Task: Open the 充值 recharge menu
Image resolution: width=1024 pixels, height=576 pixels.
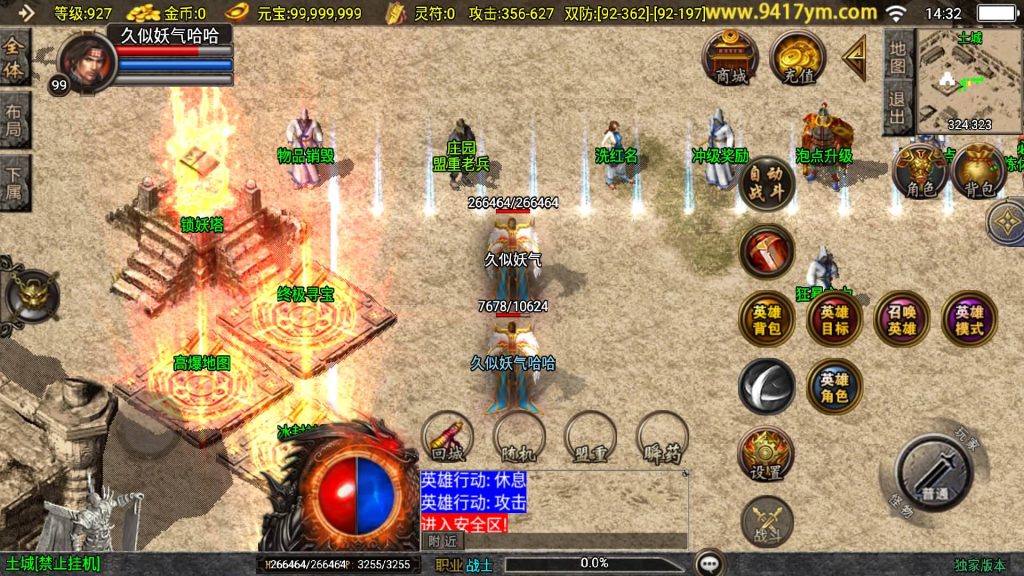Action: tap(797, 57)
